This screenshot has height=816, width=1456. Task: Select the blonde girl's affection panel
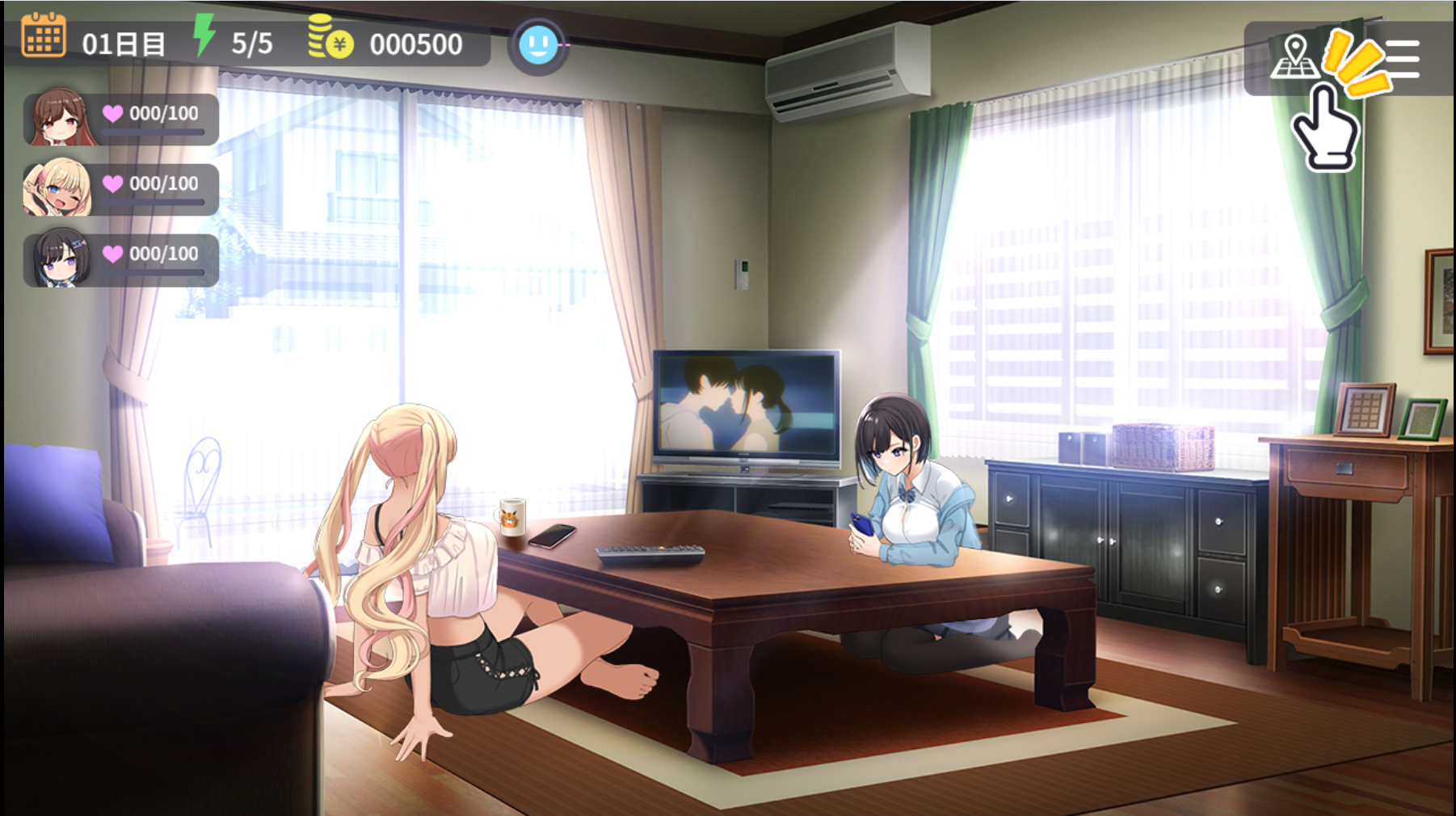(121, 189)
